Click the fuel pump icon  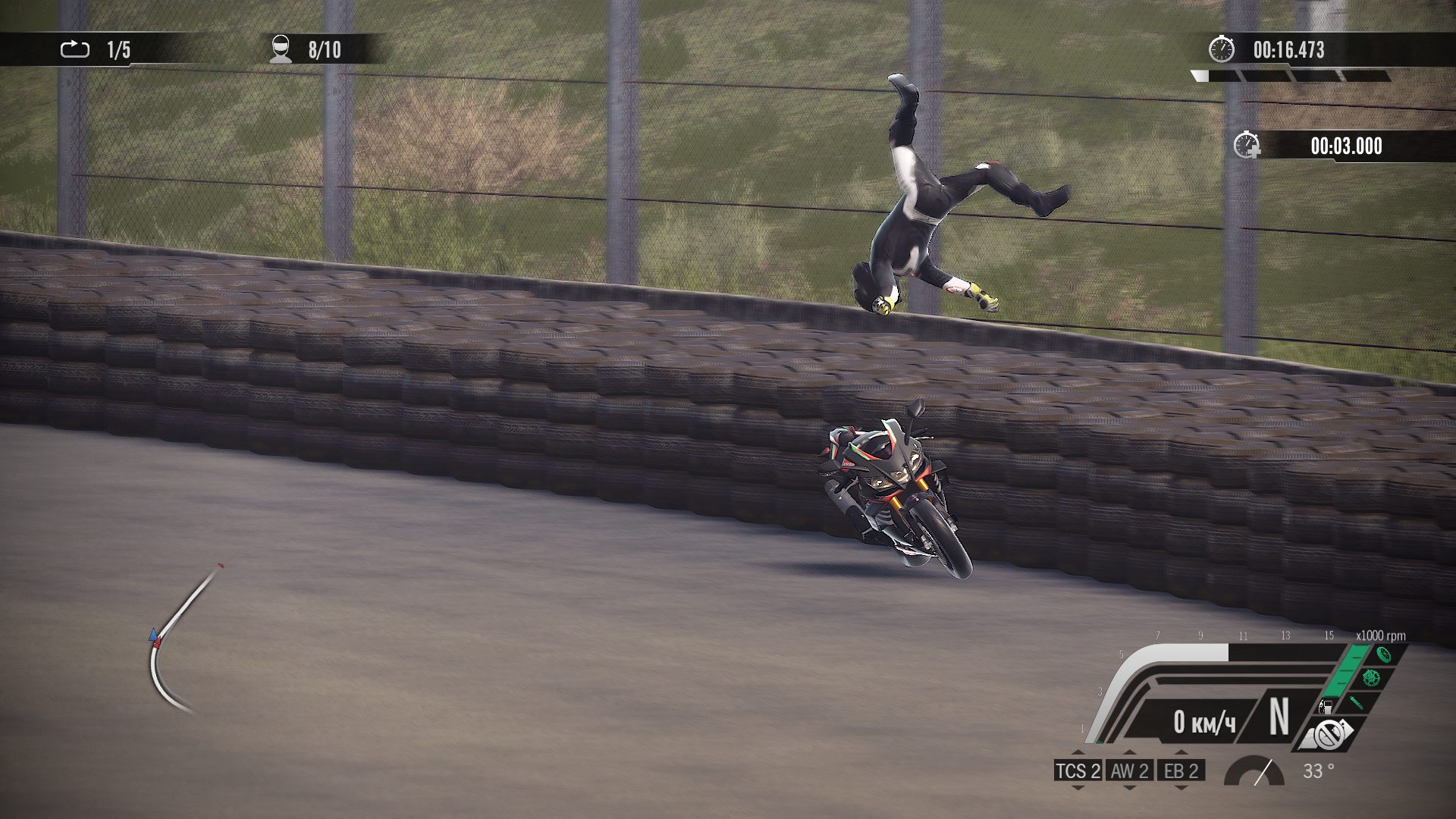point(1326,707)
